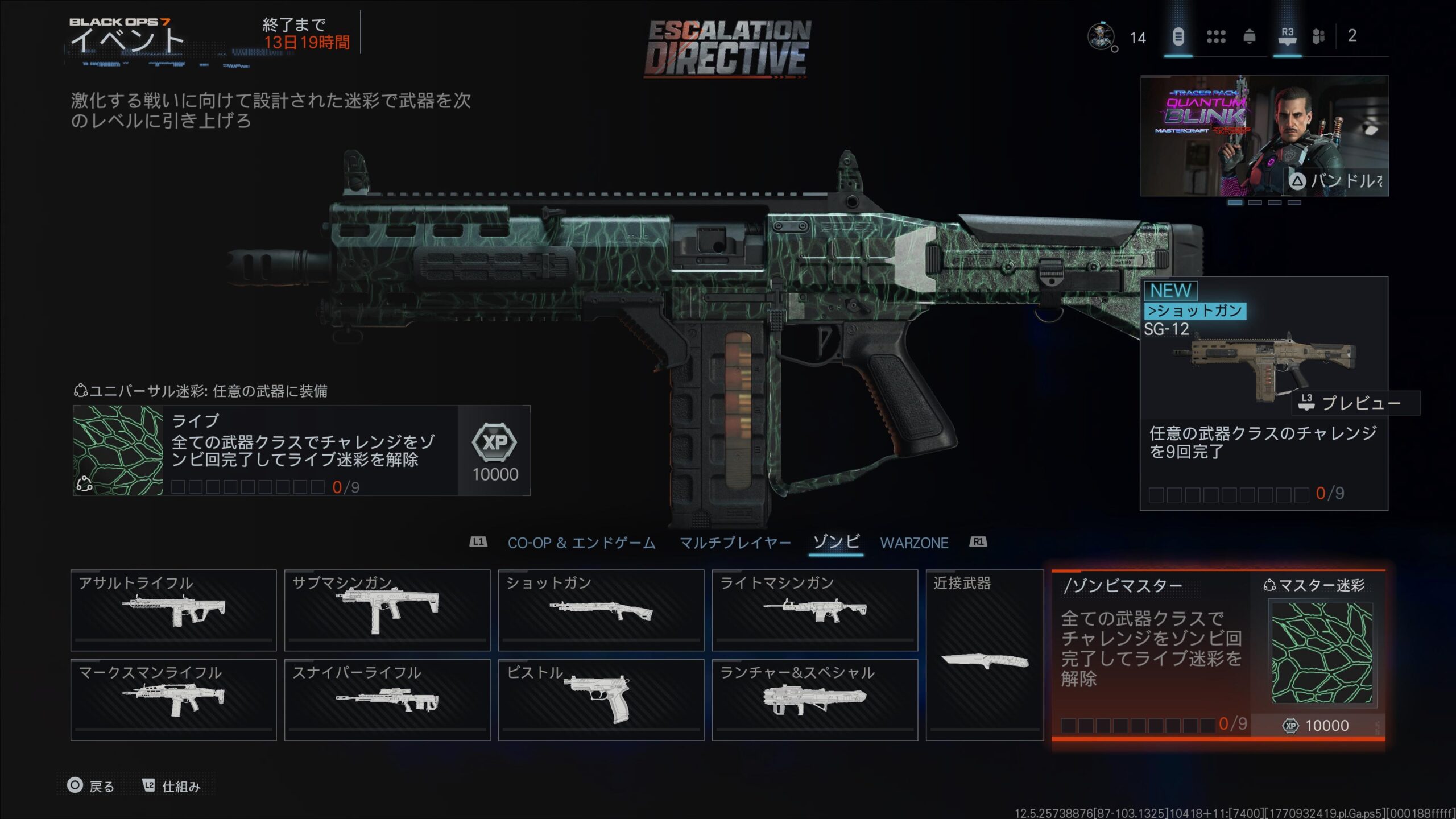Open the ゾンビマスター master camo panel
The image size is (1456, 819).
1218,655
